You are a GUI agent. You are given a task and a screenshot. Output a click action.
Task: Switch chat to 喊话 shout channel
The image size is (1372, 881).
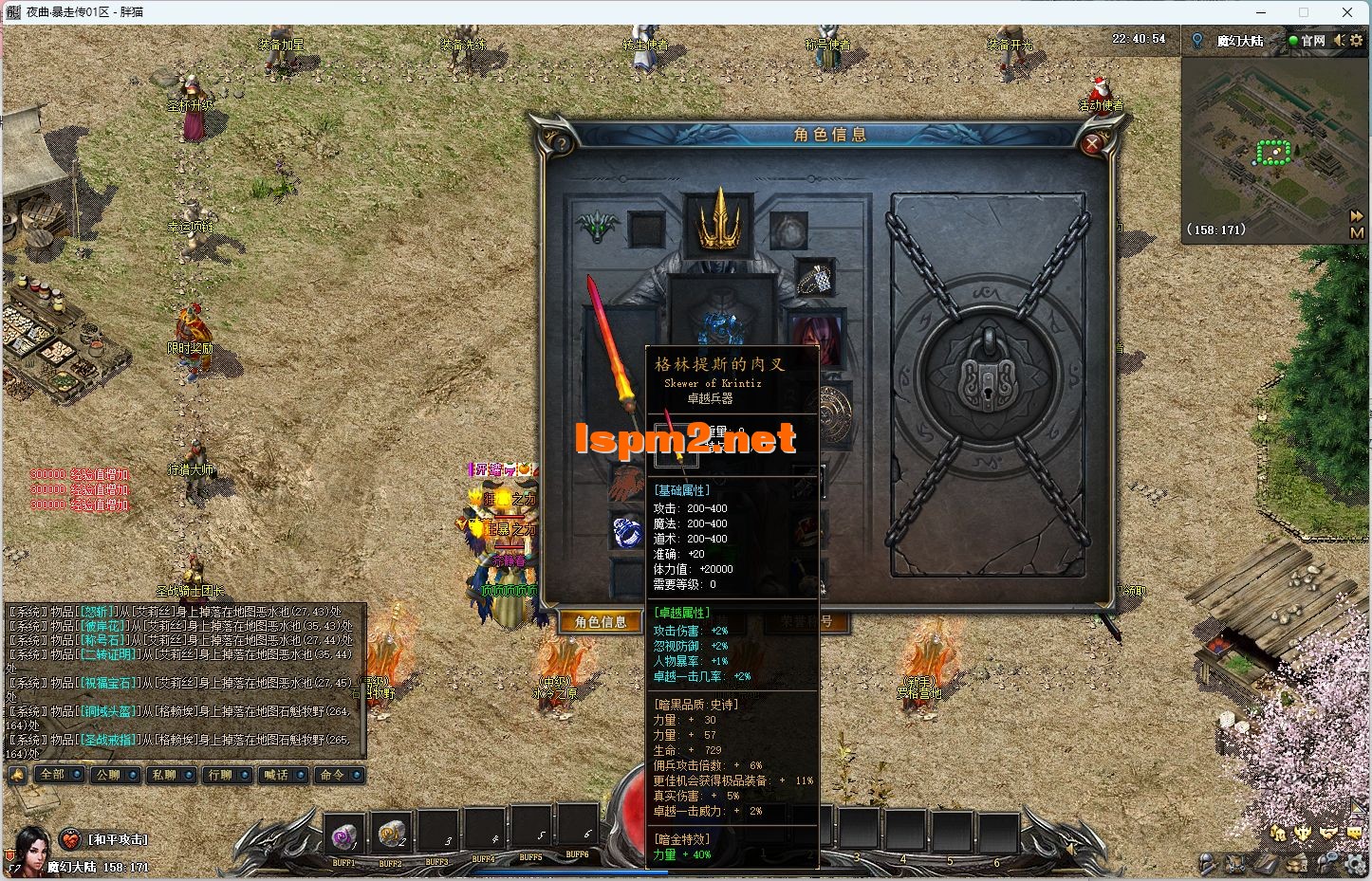tap(276, 775)
